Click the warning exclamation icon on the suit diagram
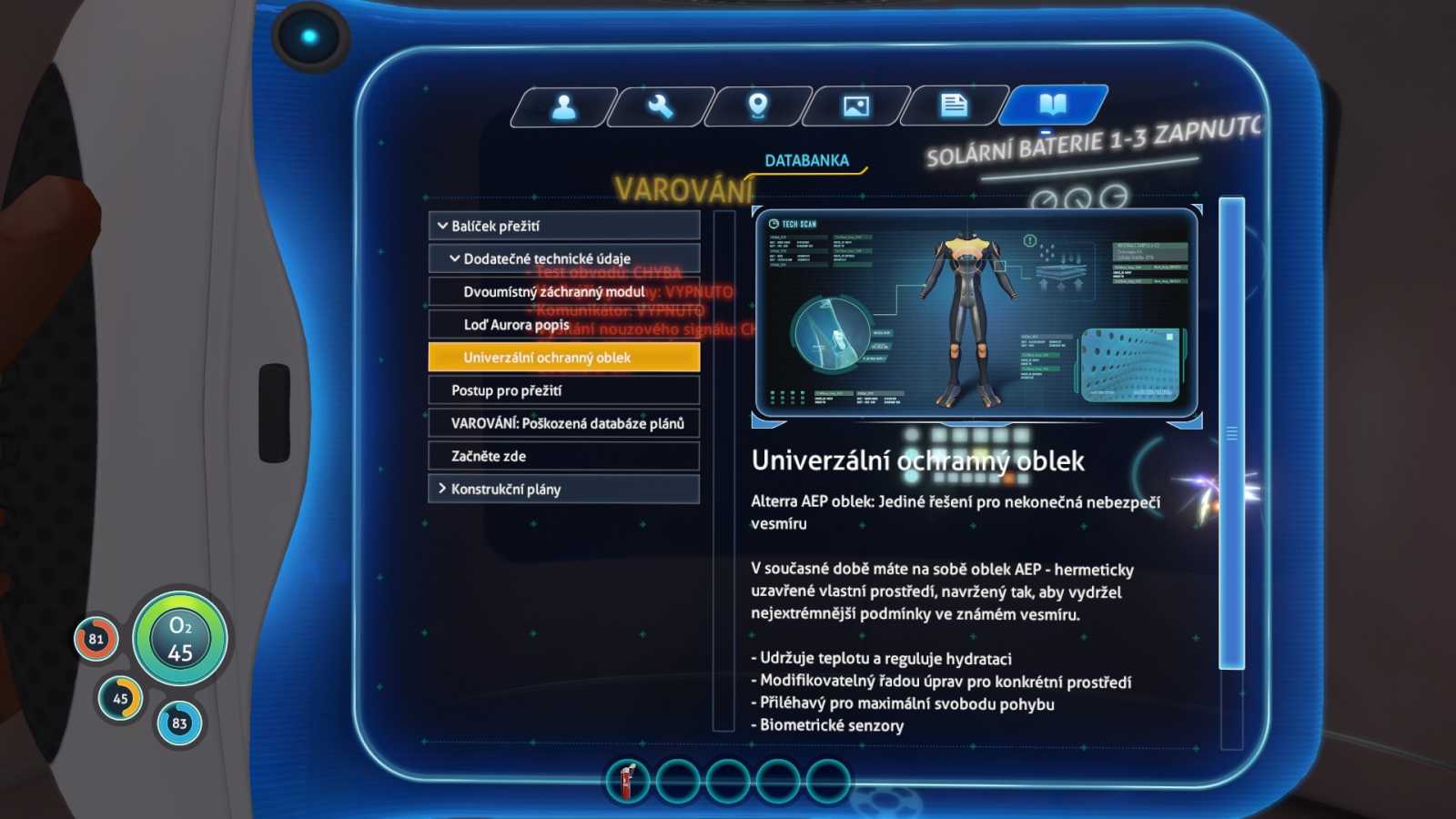This screenshot has width=1456, height=819. coord(1029,241)
